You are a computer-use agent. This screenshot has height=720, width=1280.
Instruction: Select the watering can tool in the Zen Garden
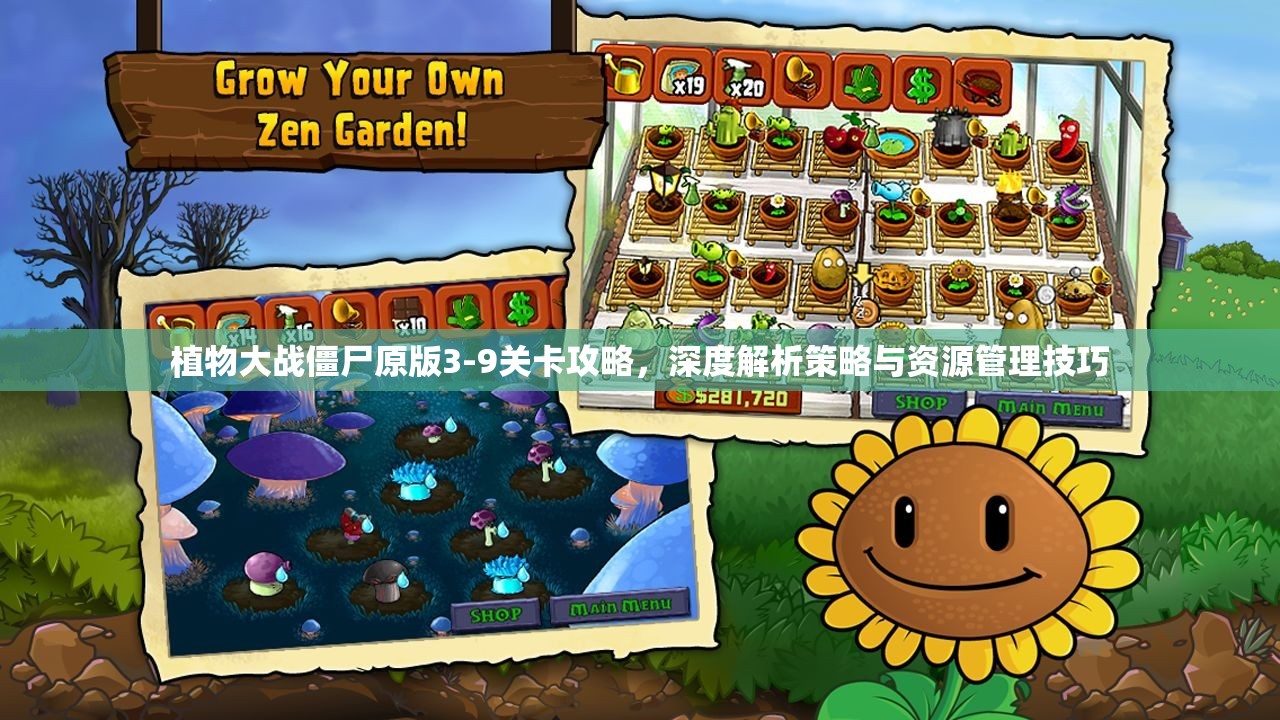[627, 76]
